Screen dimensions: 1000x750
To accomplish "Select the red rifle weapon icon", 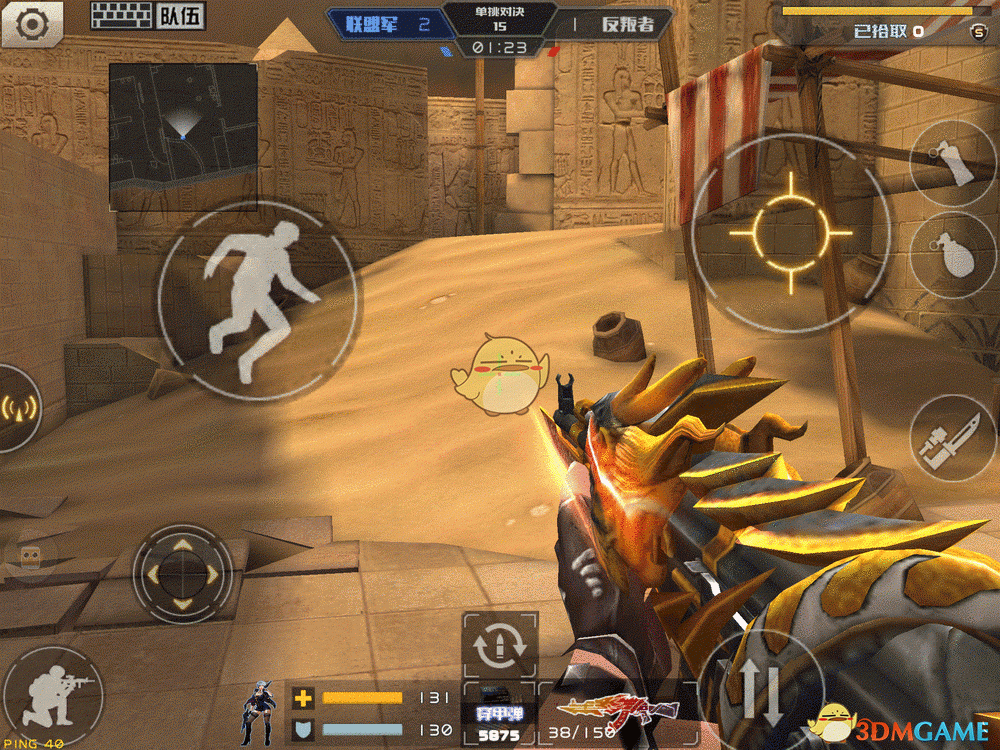I will pos(605,710).
